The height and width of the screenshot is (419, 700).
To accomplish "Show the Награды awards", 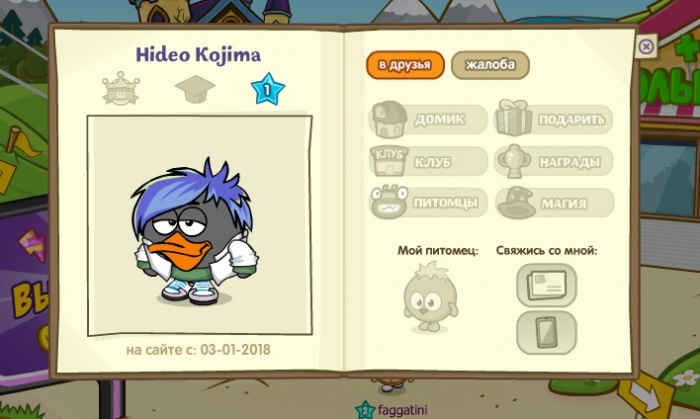I will coord(553,161).
